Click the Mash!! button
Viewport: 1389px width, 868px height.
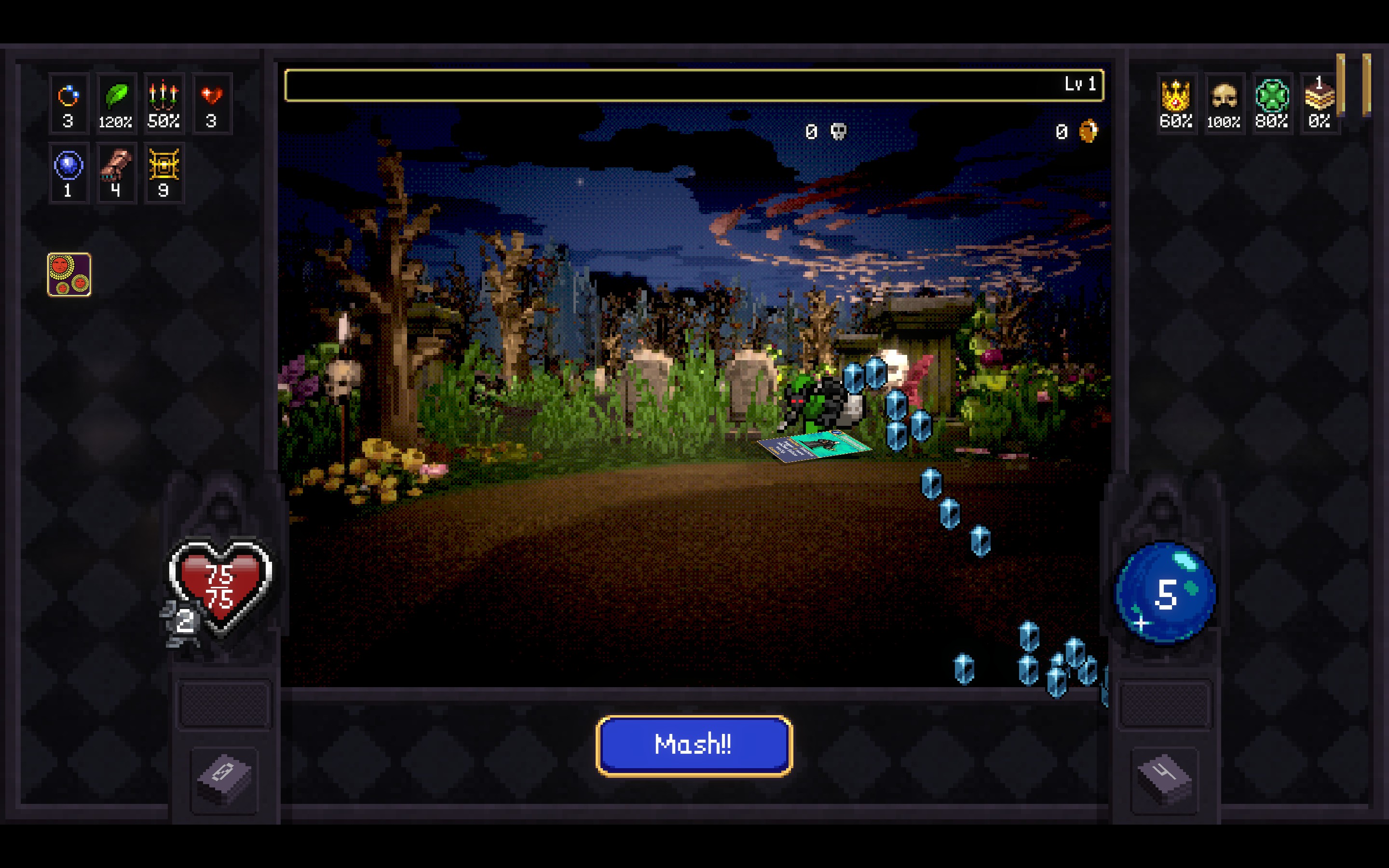pos(694,745)
